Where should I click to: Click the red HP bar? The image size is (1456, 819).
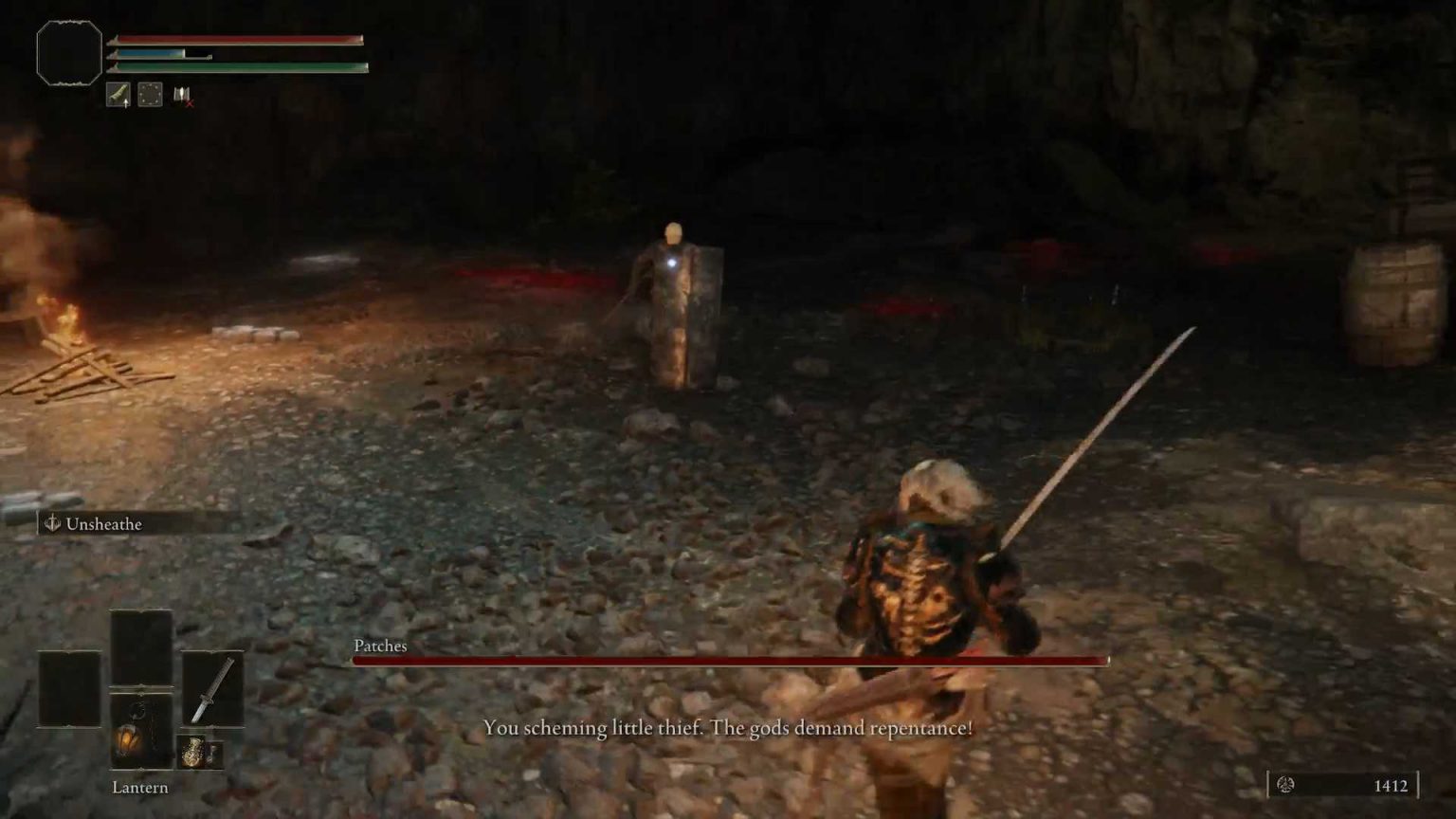pyautogui.click(x=237, y=41)
